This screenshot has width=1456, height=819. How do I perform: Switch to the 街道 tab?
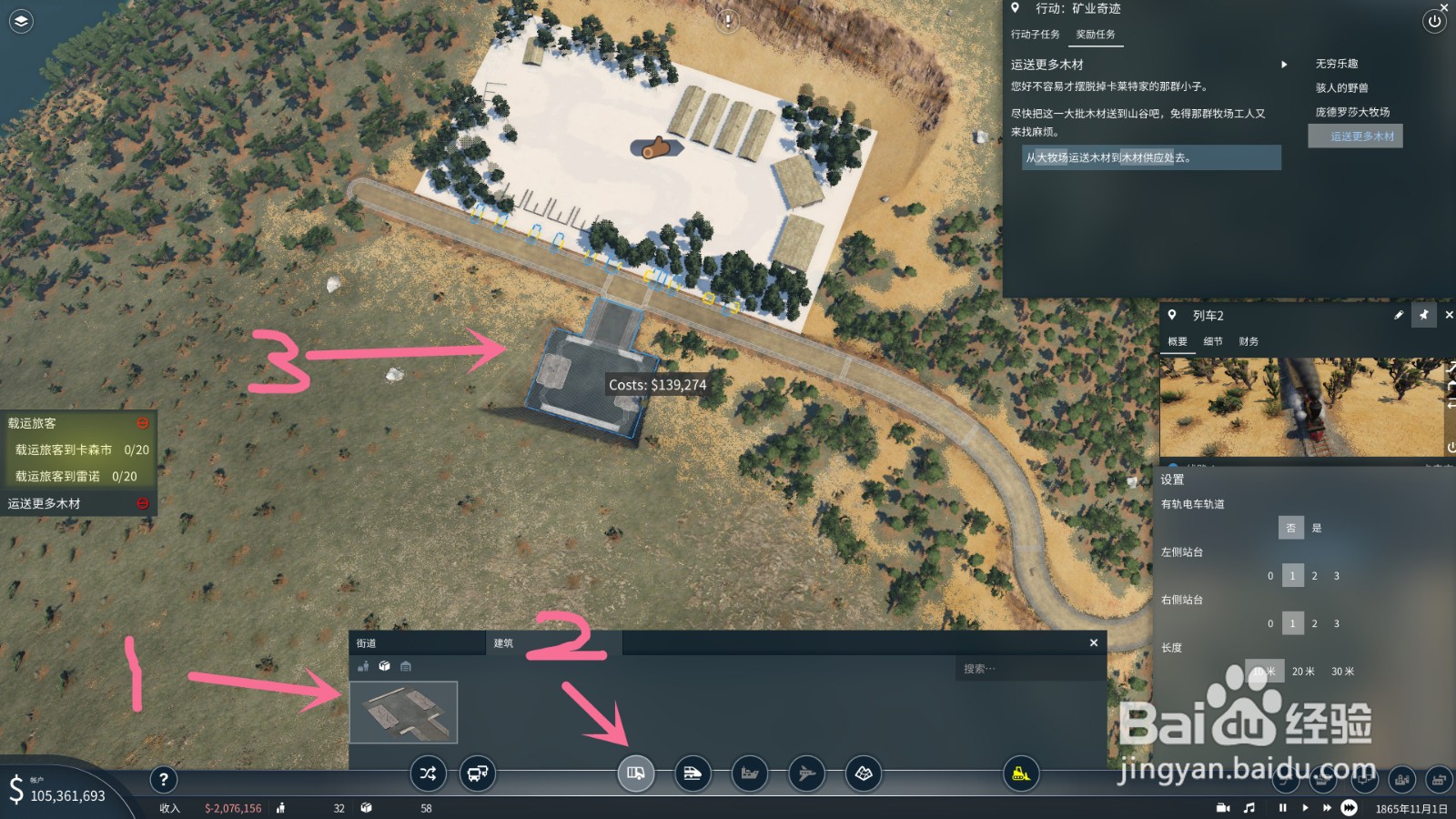[367, 643]
